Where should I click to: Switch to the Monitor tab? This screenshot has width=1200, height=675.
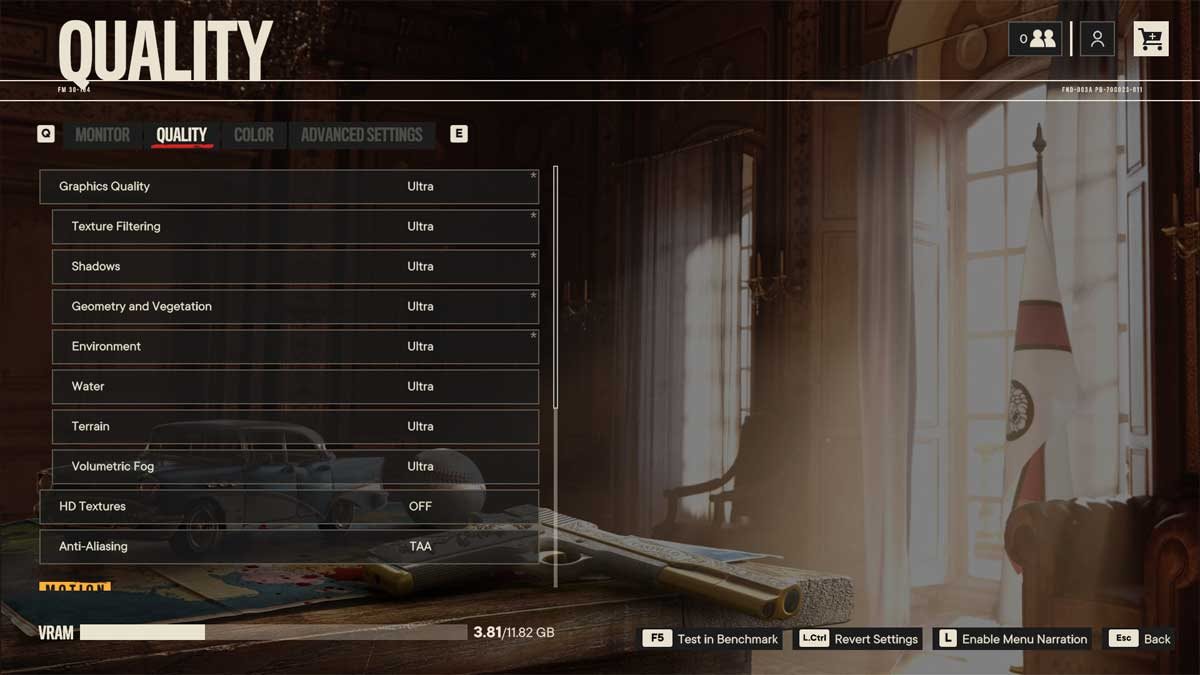(x=102, y=135)
